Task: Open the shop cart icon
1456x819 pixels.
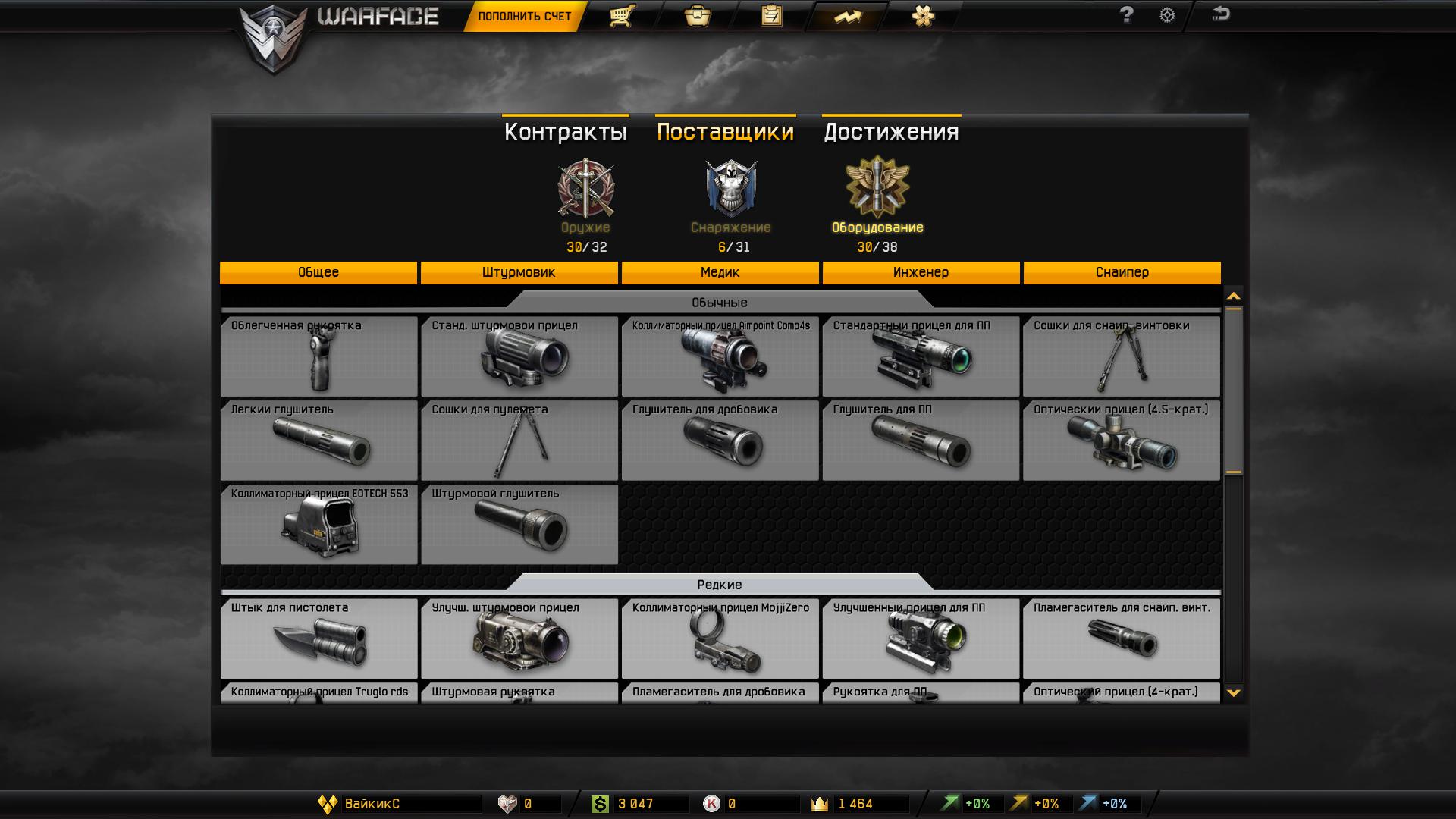Action: tap(621, 16)
